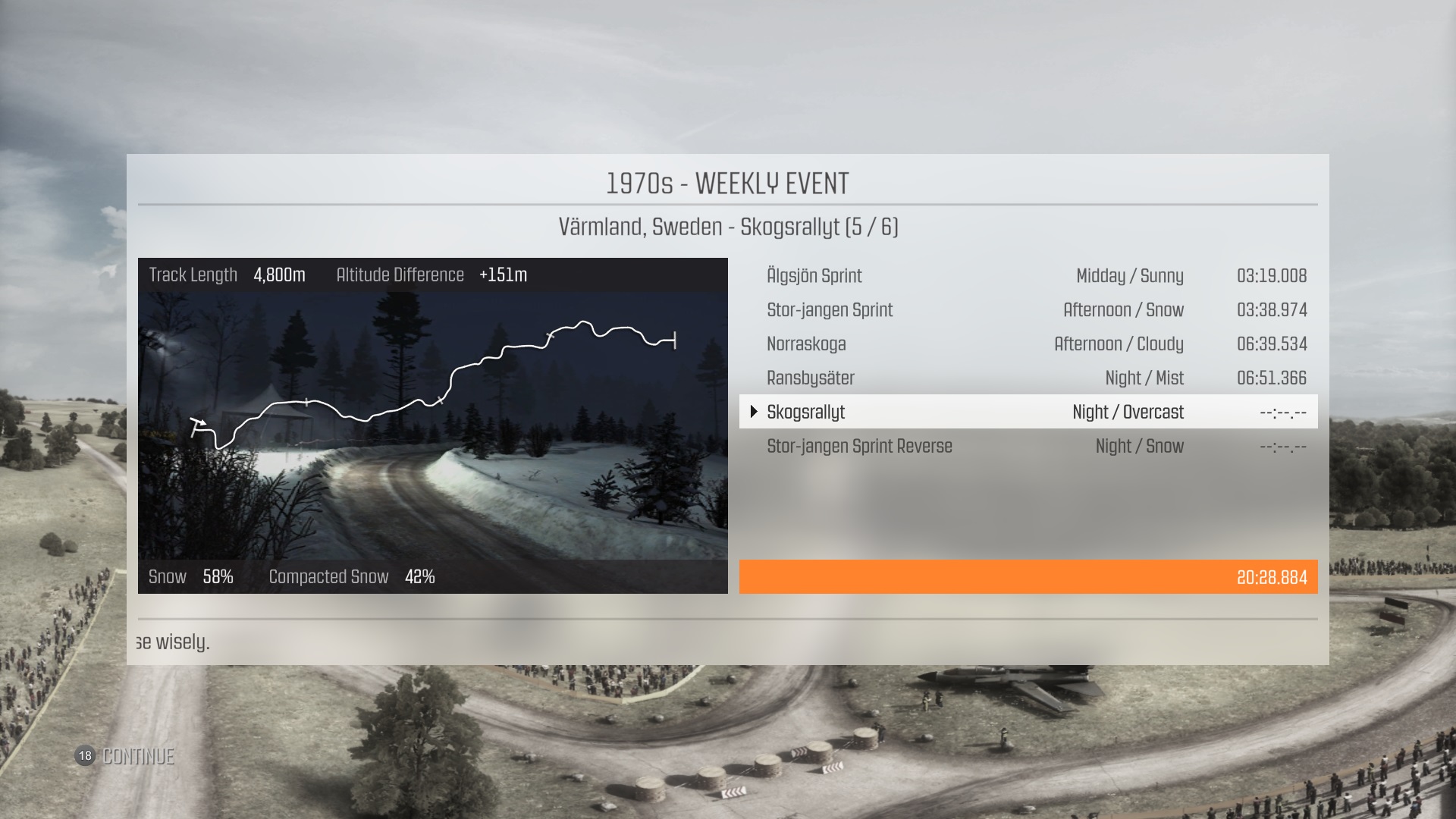Select the highlighted Skogsrallyt stage
Viewport: 1456px width, 819px height.
[x=1028, y=412]
